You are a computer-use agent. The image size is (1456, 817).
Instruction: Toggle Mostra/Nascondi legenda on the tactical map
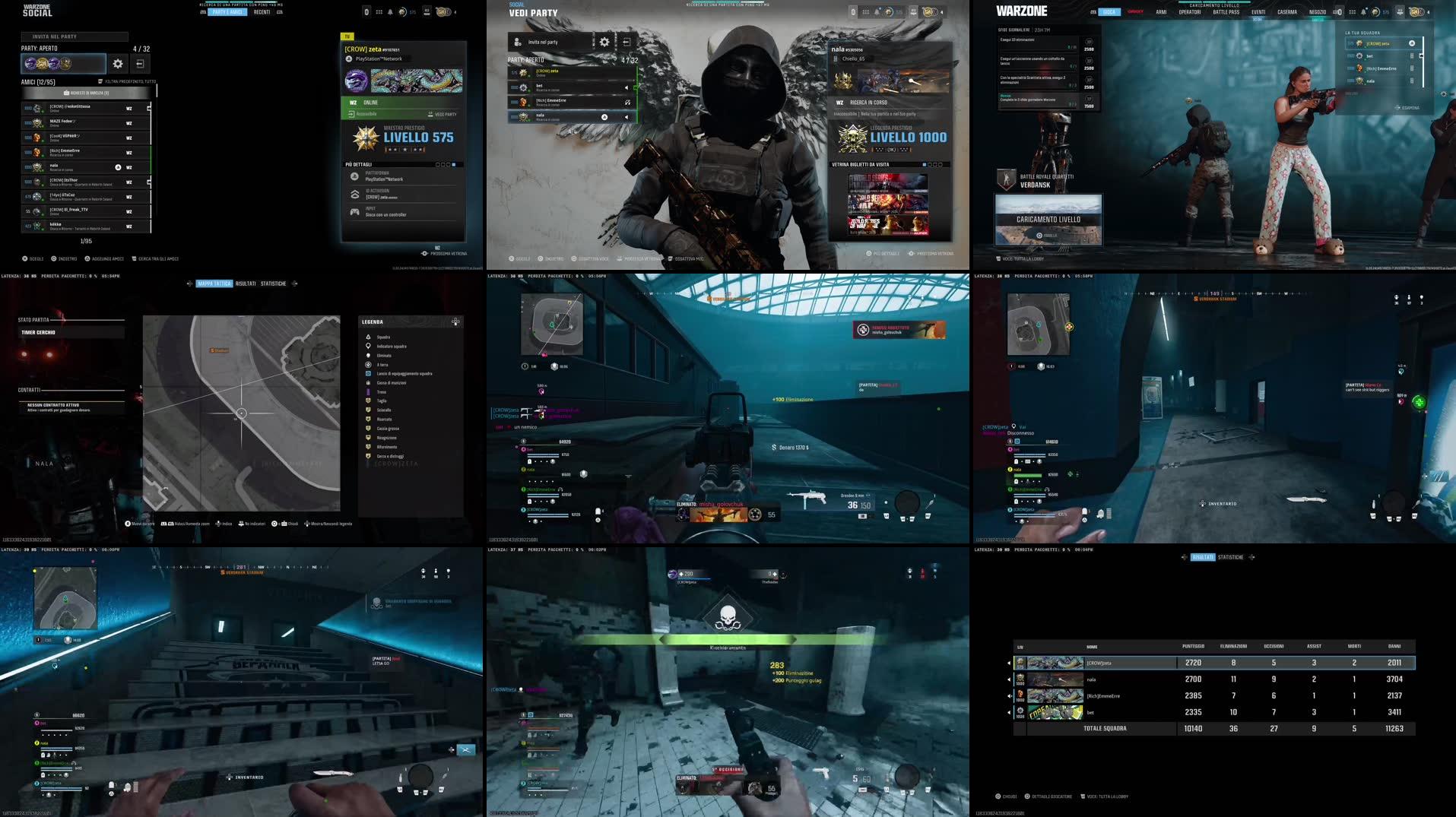pyautogui.click(x=331, y=524)
